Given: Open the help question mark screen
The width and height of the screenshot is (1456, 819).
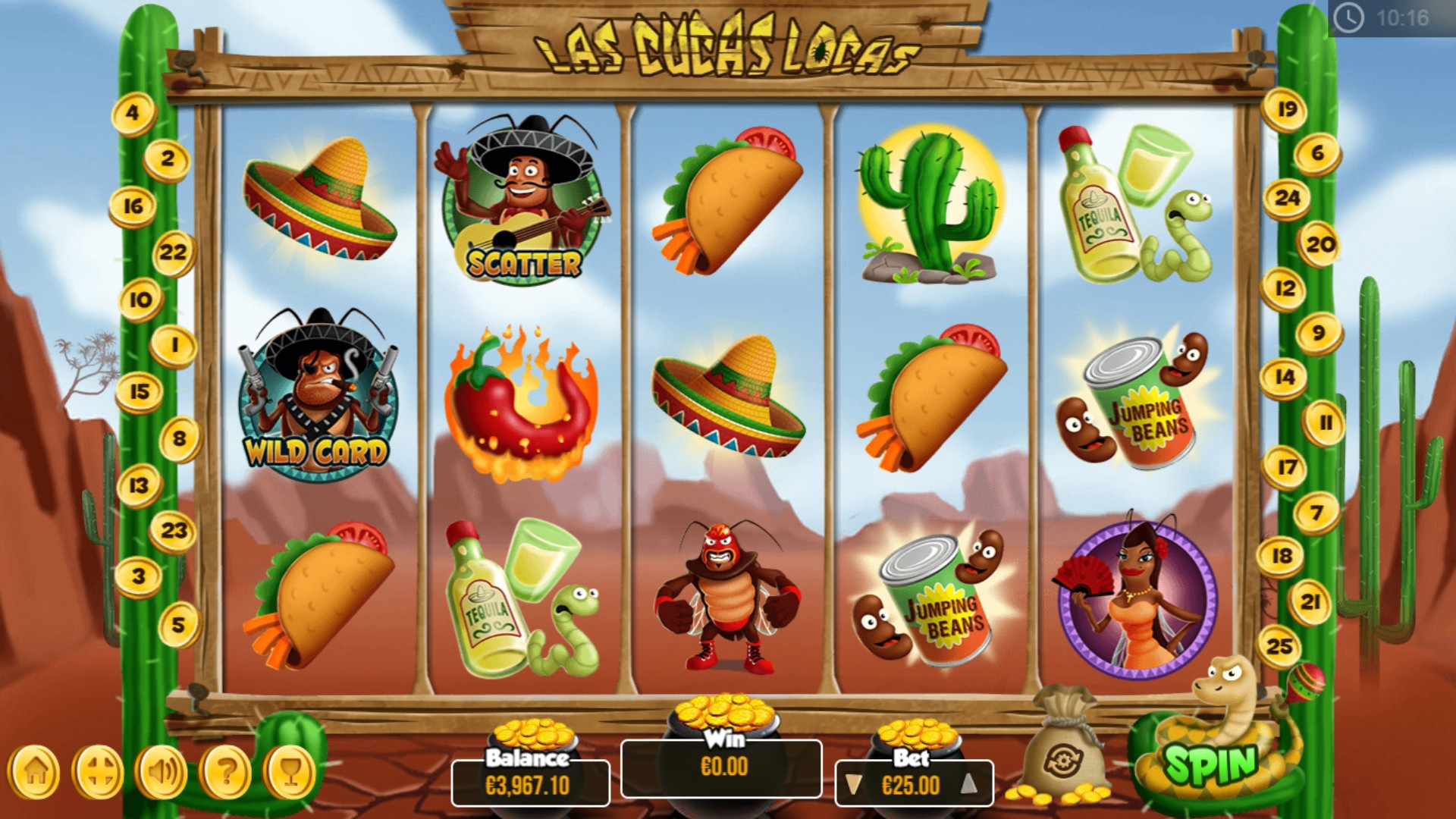Looking at the screenshot, I should [226, 772].
